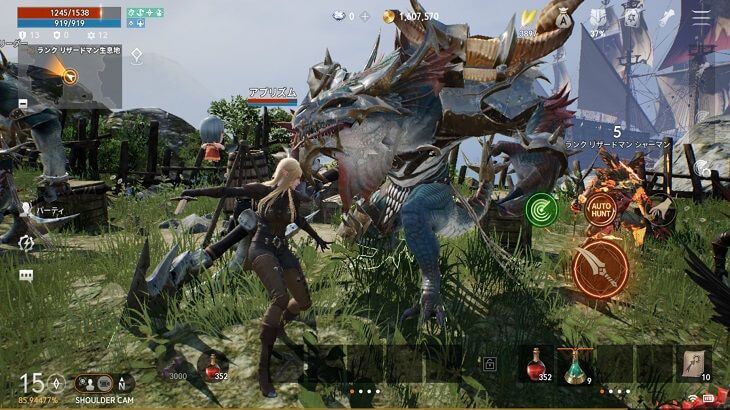Collapse the minimap with the minus button
The height and width of the screenshot is (410, 730).
tap(23, 103)
